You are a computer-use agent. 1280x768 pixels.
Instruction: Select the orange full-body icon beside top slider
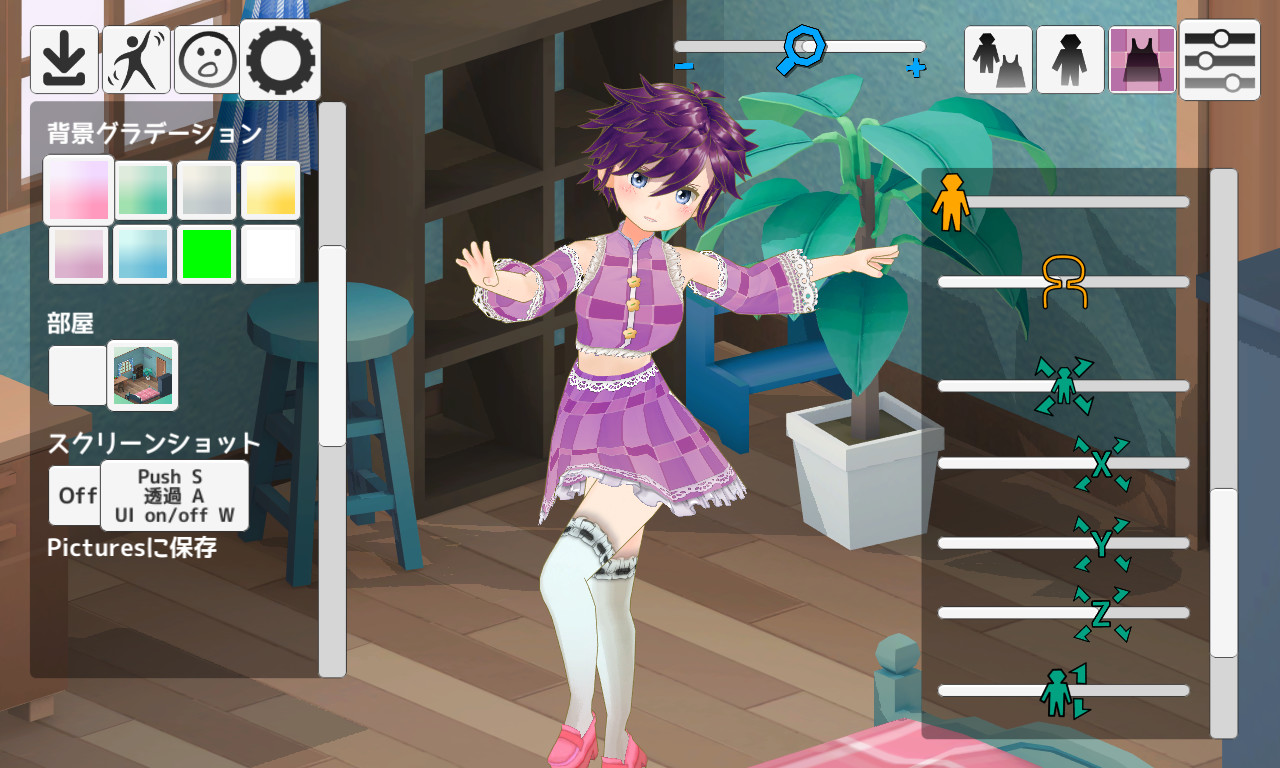point(952,203)
